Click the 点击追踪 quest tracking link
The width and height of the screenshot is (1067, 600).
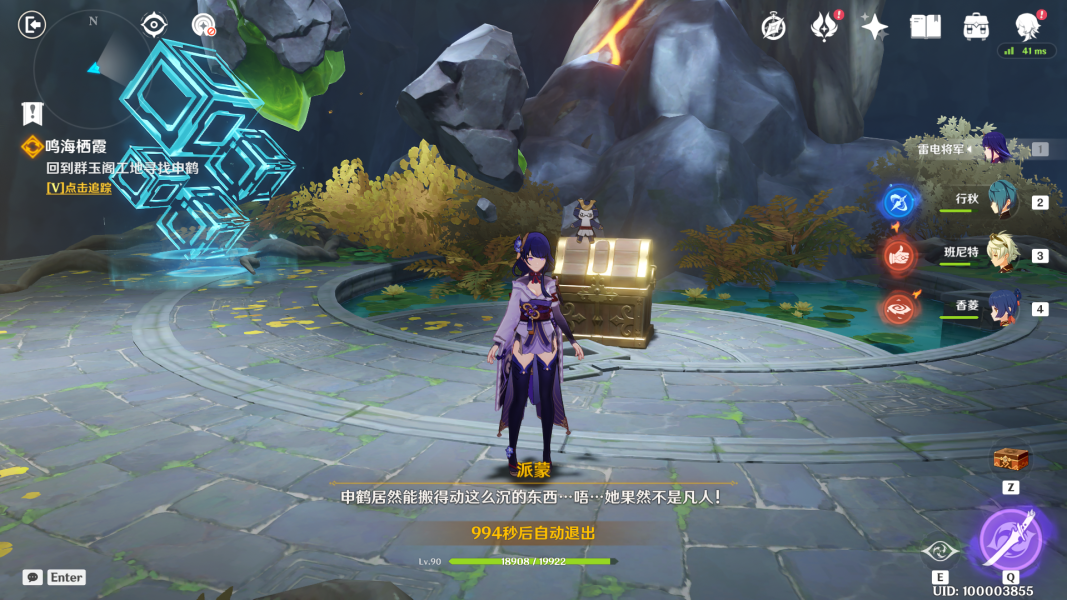(79, 187)
